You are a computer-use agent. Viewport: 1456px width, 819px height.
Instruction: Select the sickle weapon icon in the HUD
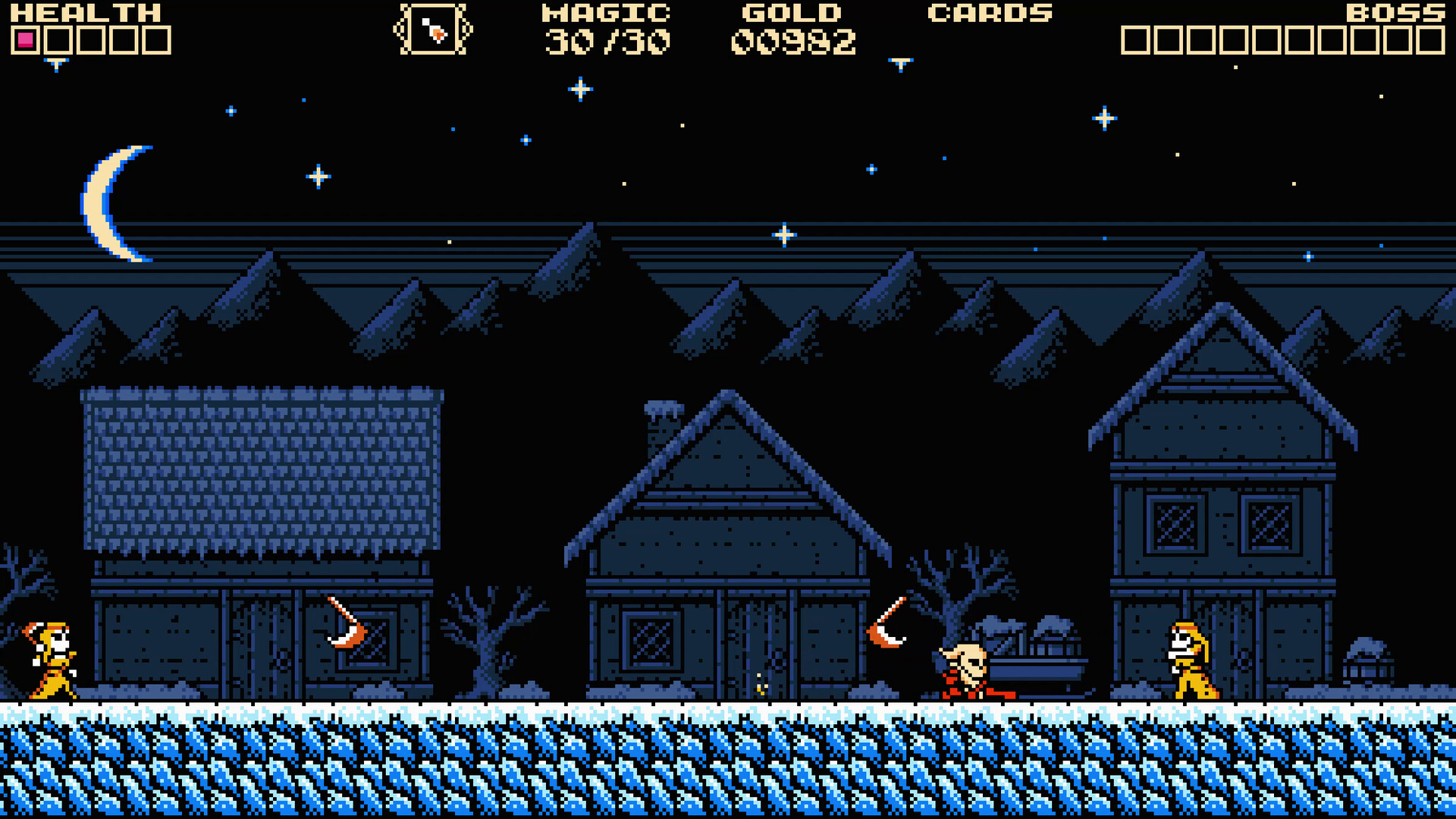[x=432, y=30]
